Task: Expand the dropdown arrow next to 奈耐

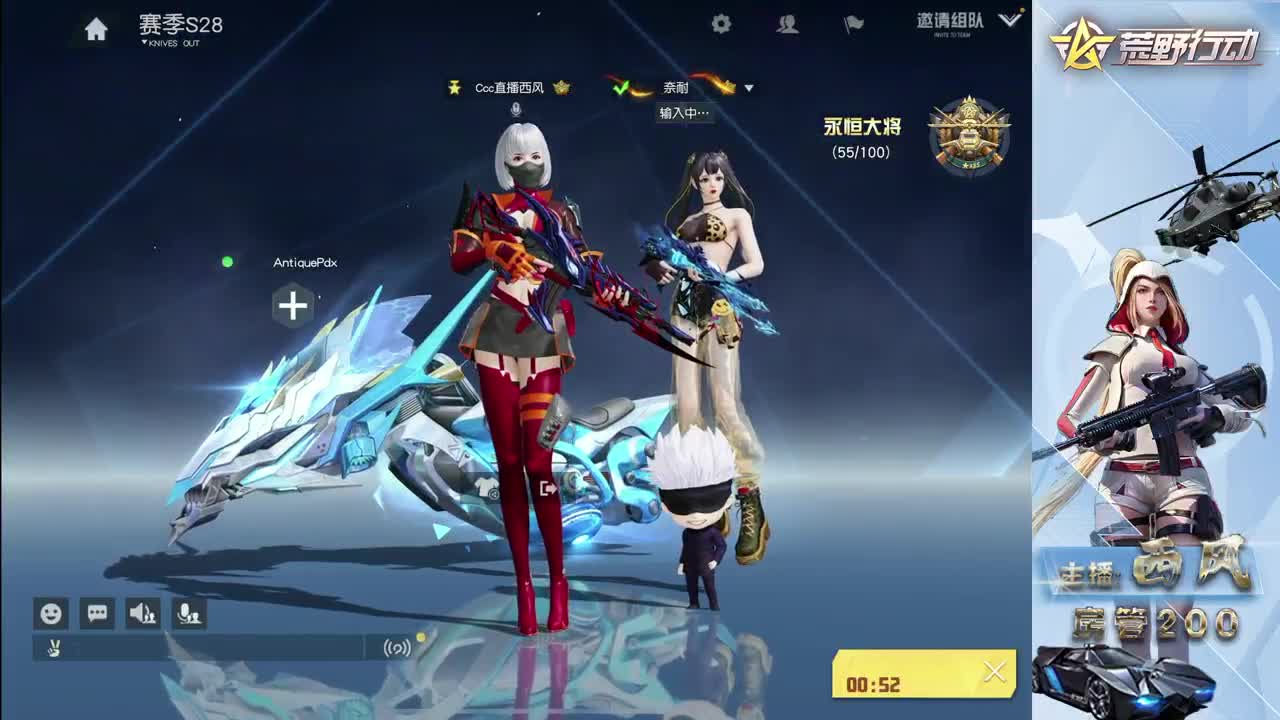Action: (x=749, y=88)
